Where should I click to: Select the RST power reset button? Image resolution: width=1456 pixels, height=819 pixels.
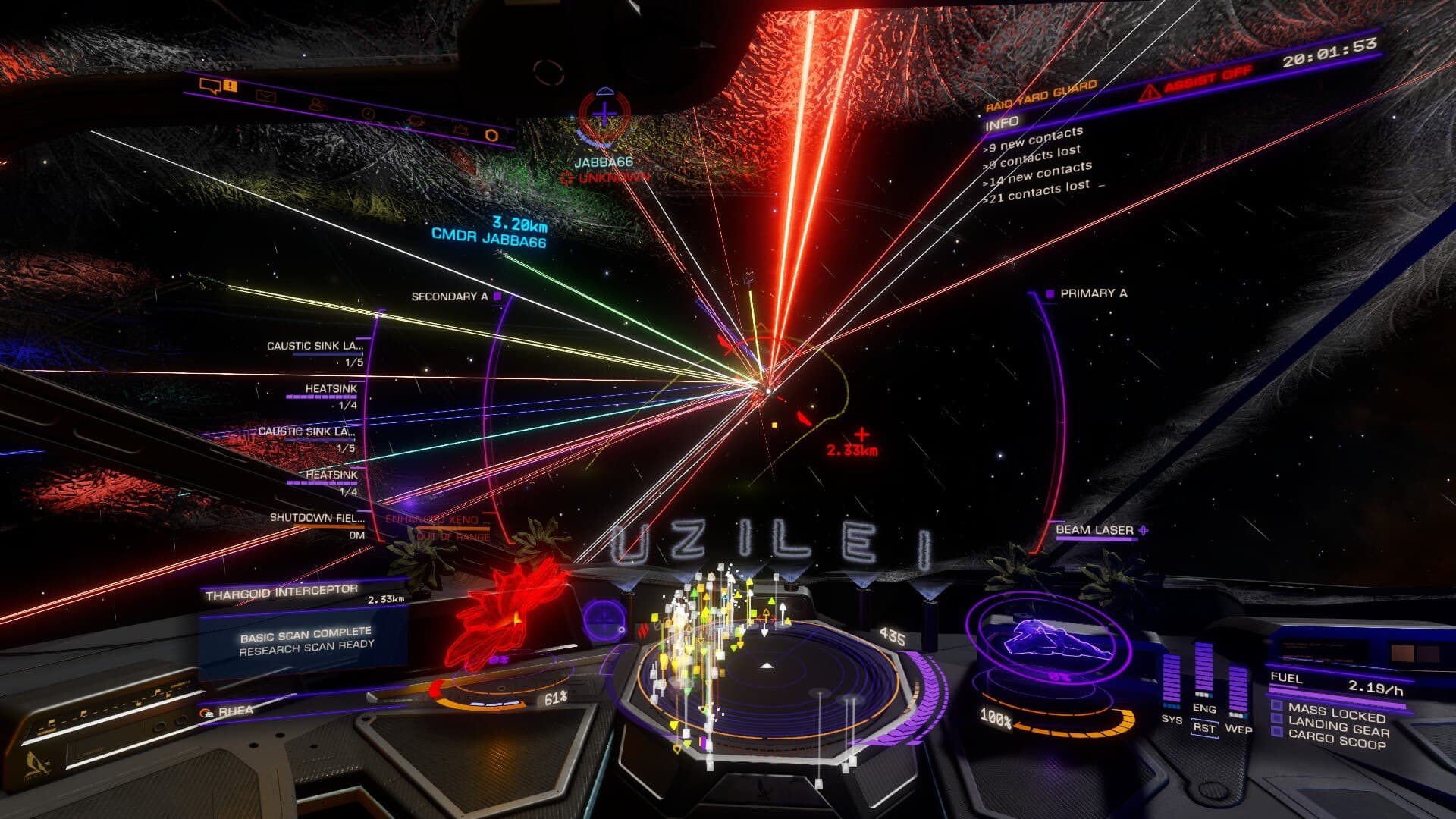click(x=1203, y=727)
